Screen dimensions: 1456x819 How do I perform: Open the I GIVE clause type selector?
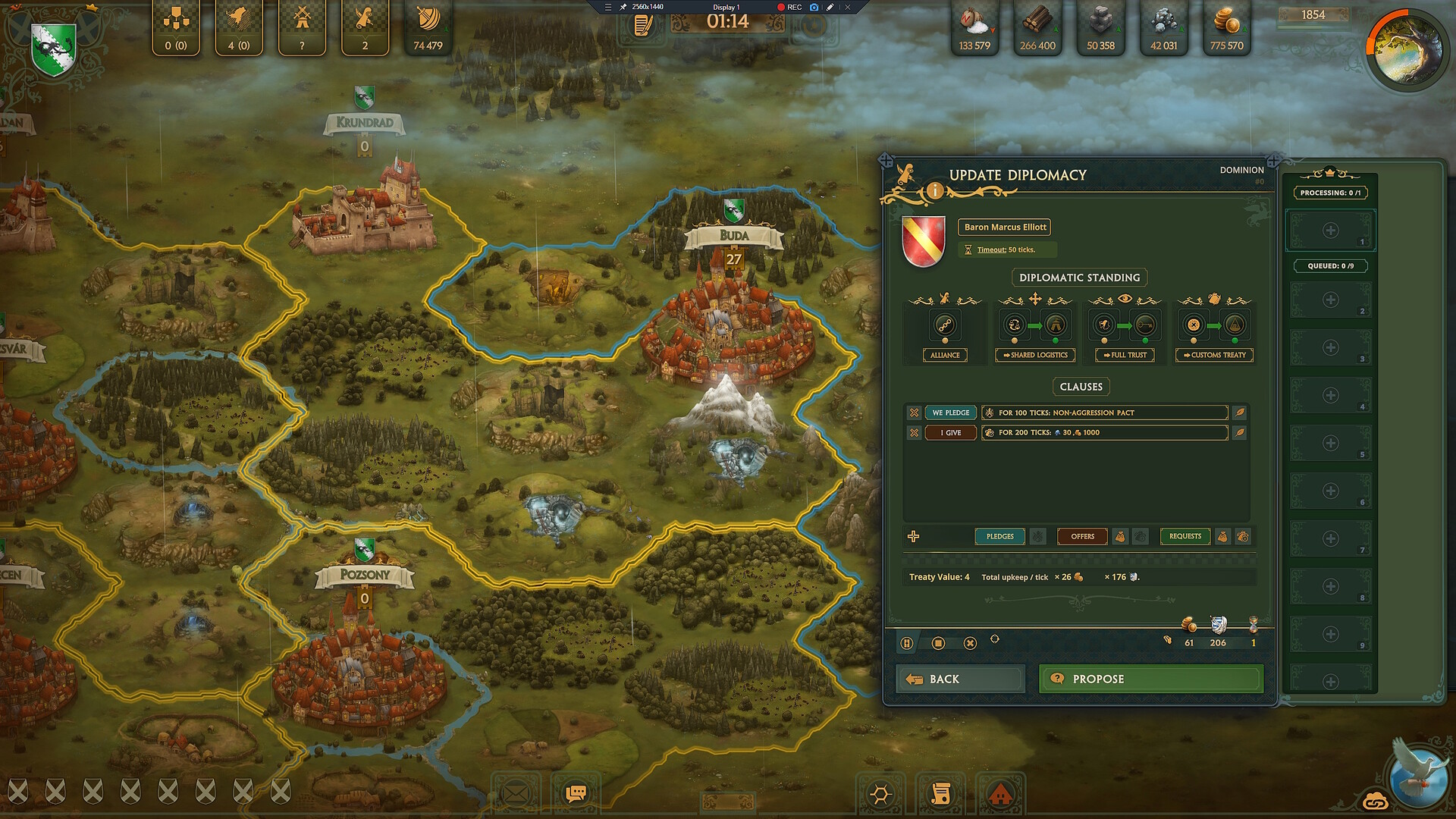point(950,432)
